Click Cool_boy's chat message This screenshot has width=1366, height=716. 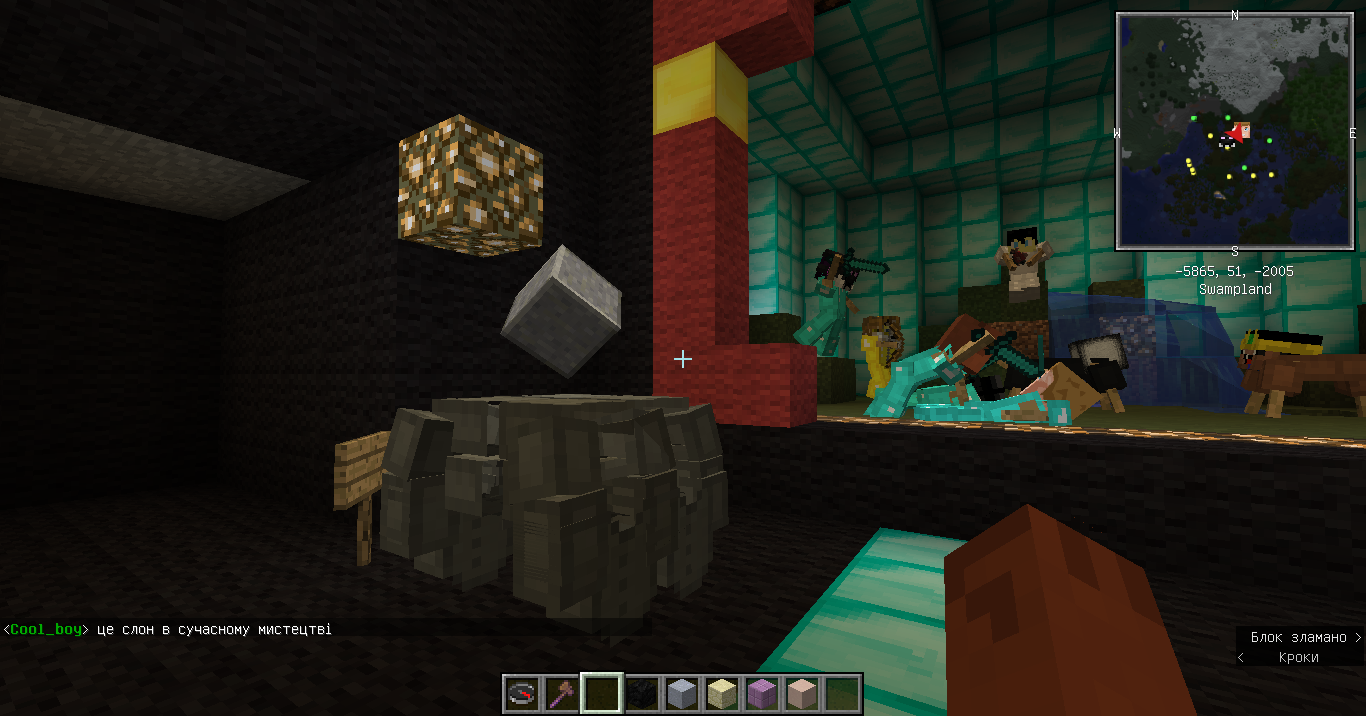pos(168,630)
